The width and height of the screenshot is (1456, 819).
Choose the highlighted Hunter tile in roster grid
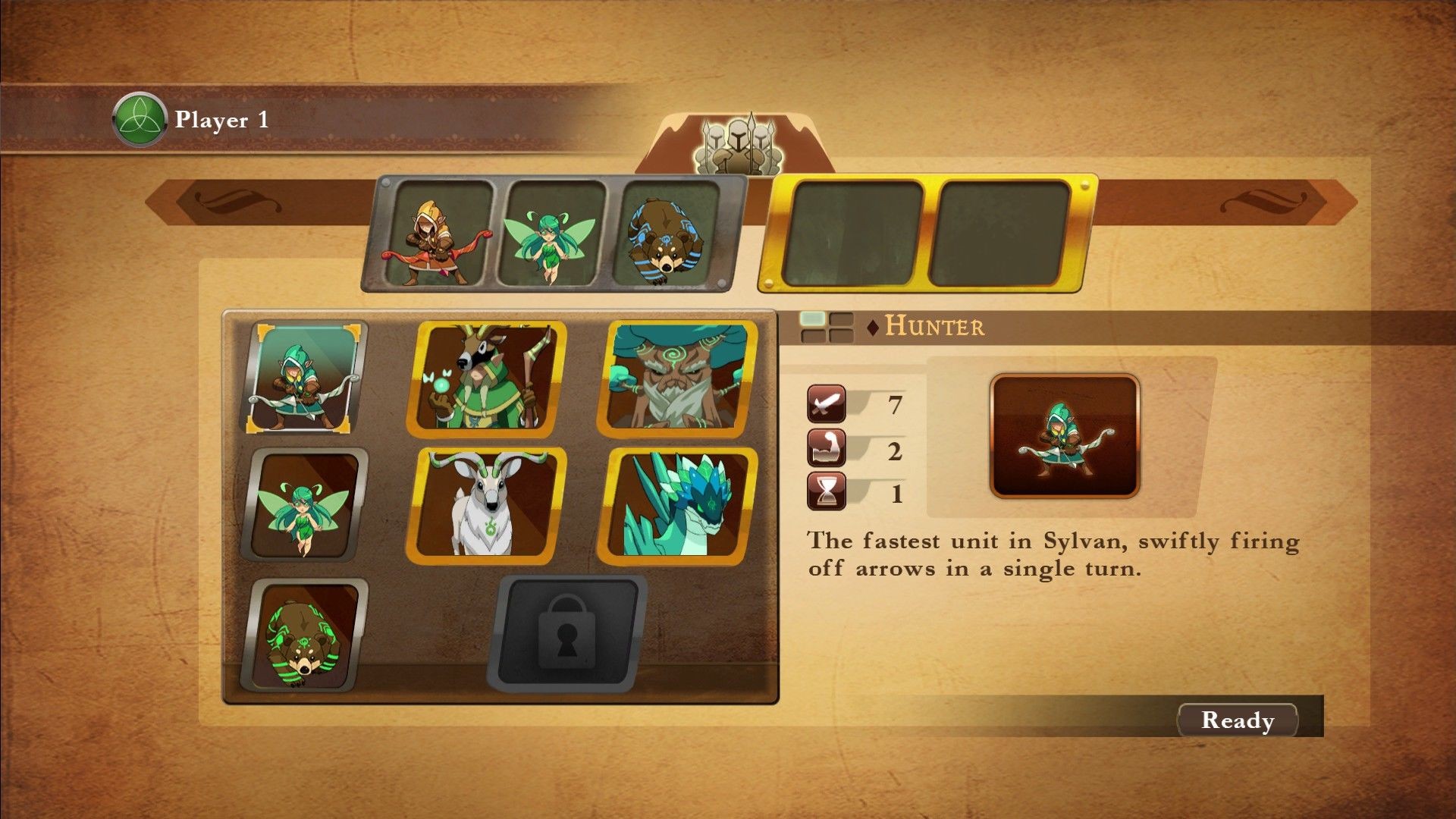click(305, 377)
